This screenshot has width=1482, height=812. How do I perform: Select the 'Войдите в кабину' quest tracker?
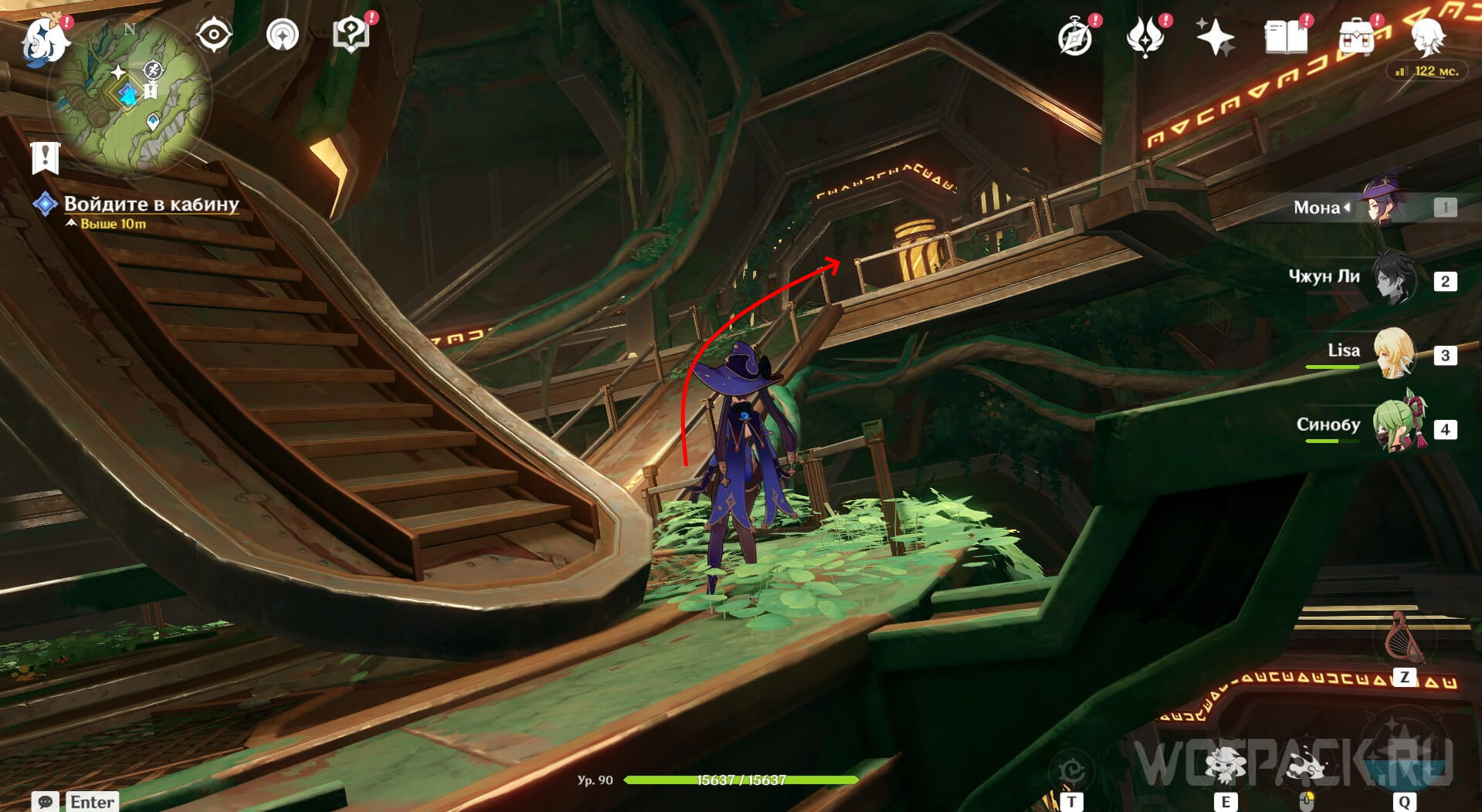151,204
